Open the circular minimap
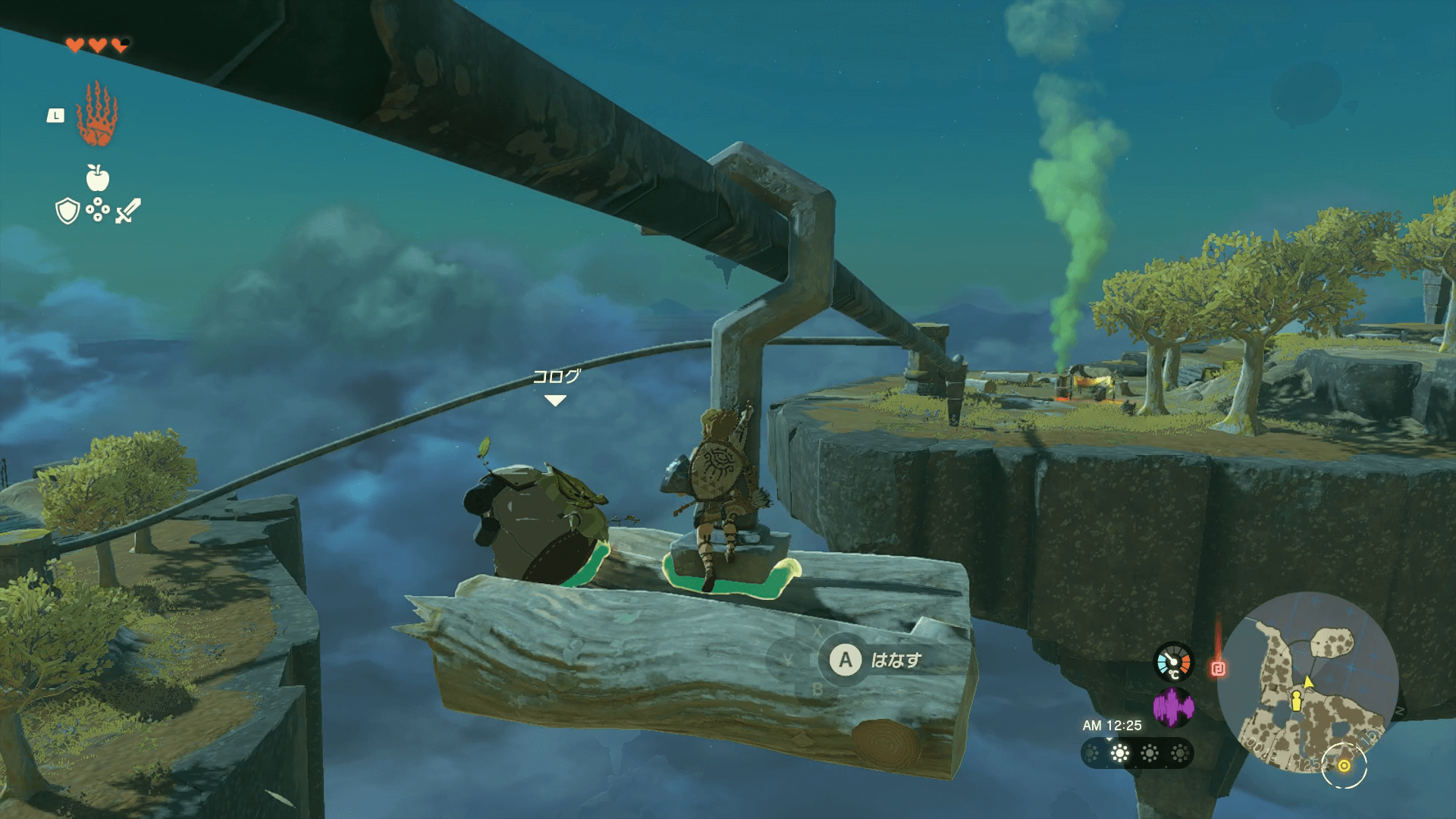This screenshot has width=1456, height=819. 1307,682
